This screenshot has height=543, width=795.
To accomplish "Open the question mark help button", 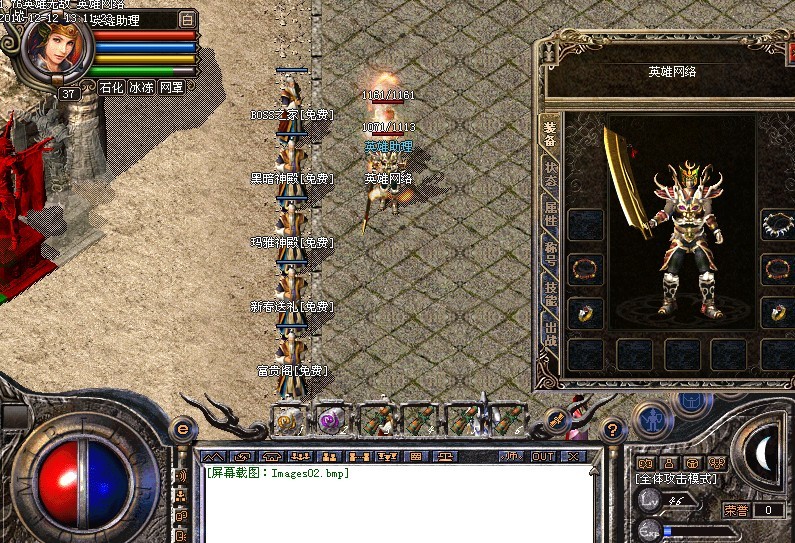I will click(x=612, y=429).
